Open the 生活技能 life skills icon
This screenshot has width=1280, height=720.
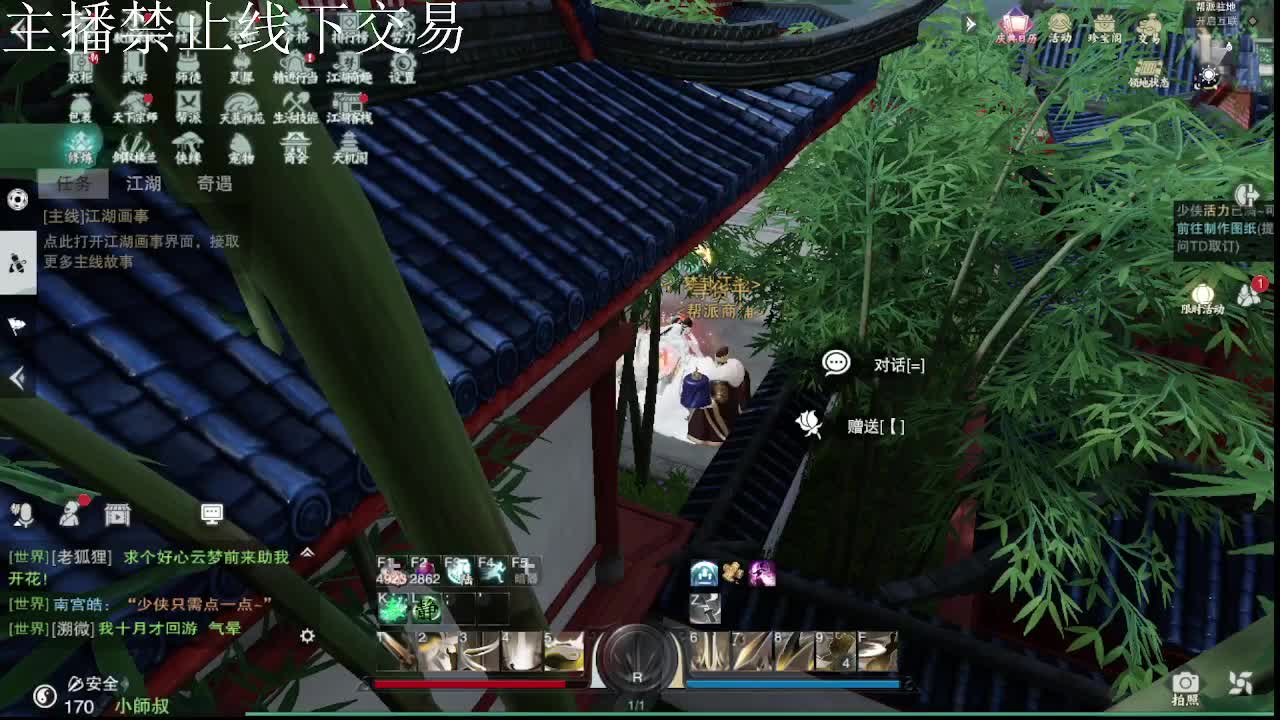click(294, 103)
